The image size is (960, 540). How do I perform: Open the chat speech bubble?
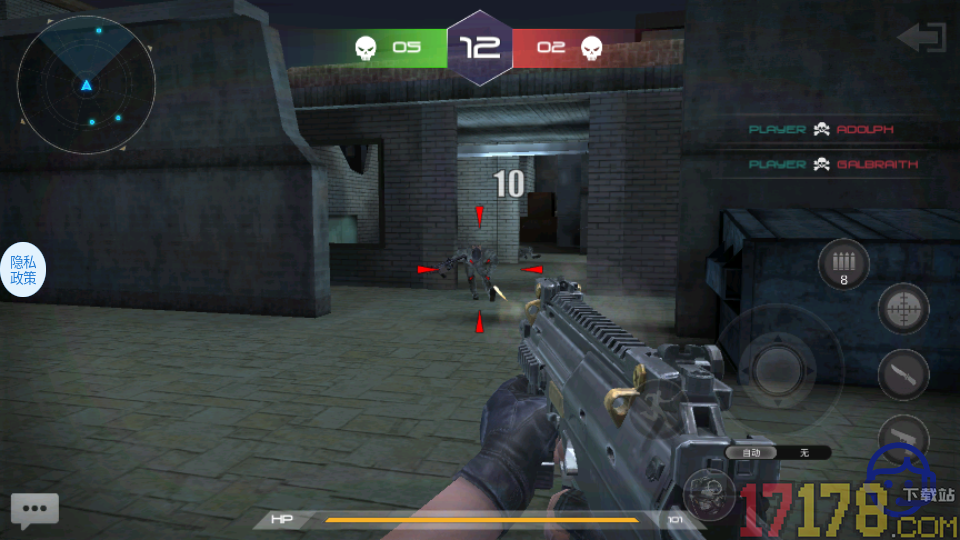point(35,510)
